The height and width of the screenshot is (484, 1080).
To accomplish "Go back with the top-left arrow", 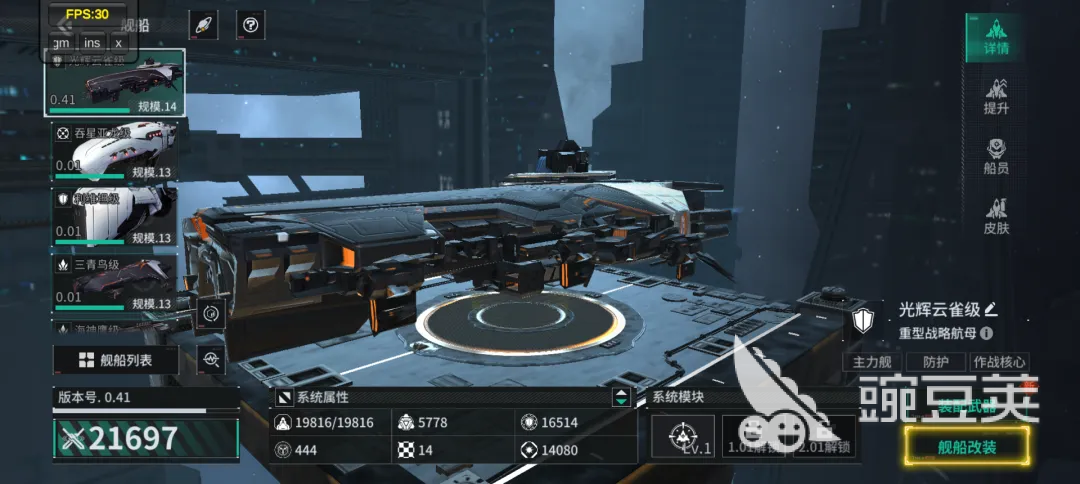I will pyautogui.click(x=66, y=26).
